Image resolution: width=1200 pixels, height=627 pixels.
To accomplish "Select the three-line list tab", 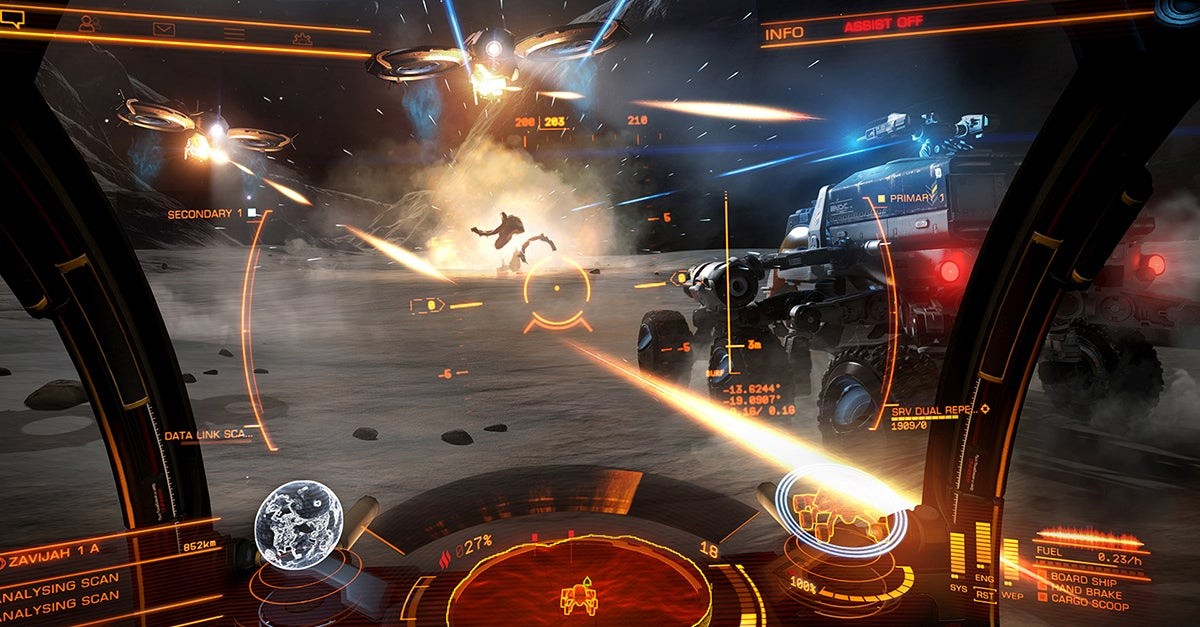I will coord(234,33).
